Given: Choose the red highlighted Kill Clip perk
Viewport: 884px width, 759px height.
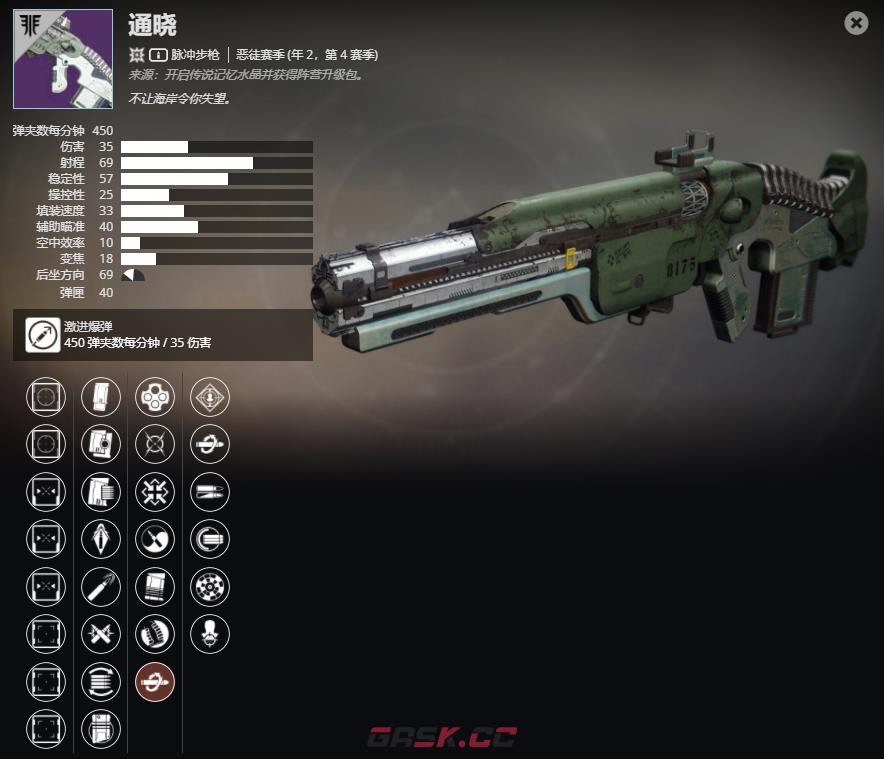Looking at the screenshot, I should 154,681.
